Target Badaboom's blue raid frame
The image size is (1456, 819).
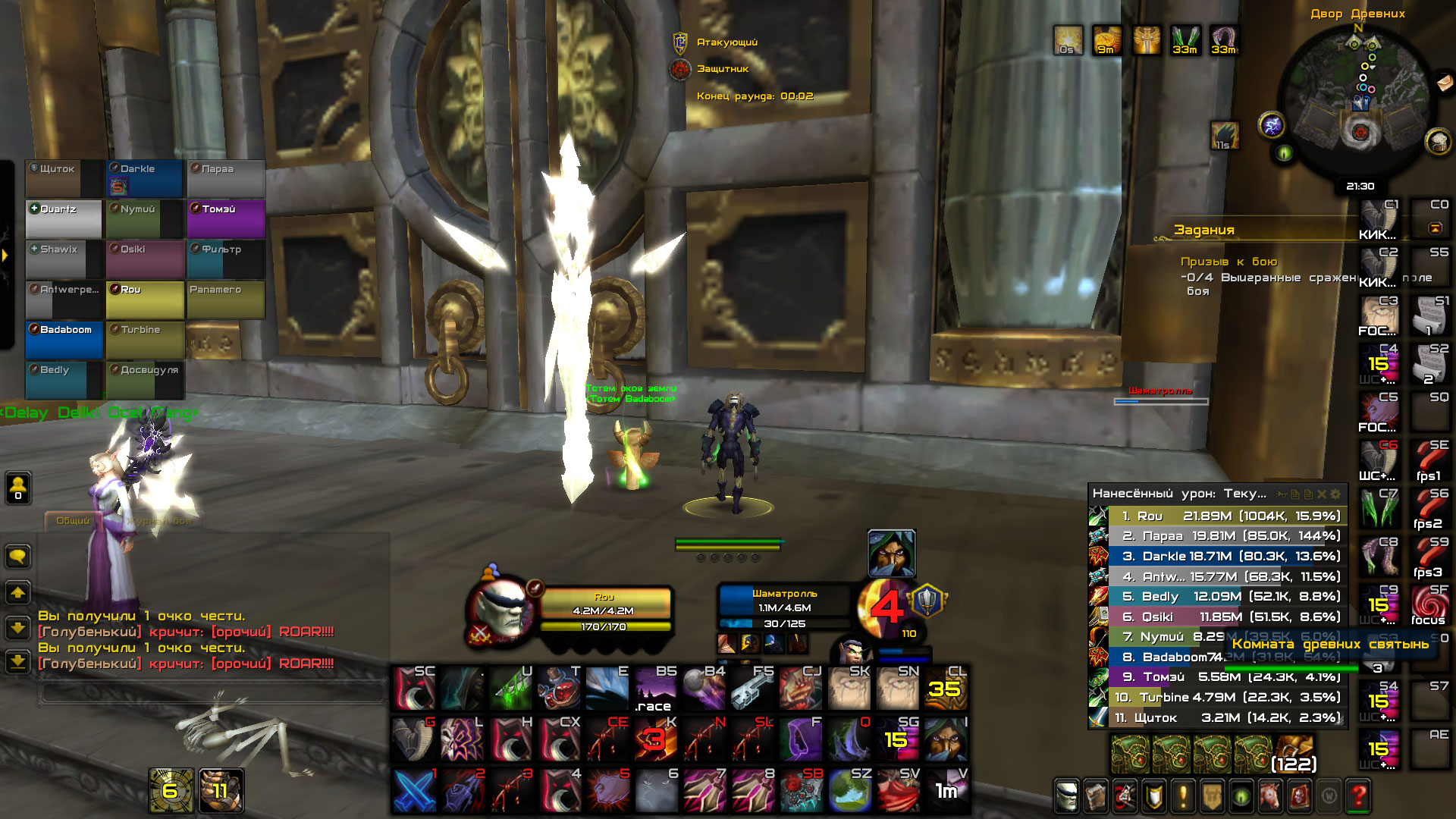pyautogui.click(x=64, y=339)
